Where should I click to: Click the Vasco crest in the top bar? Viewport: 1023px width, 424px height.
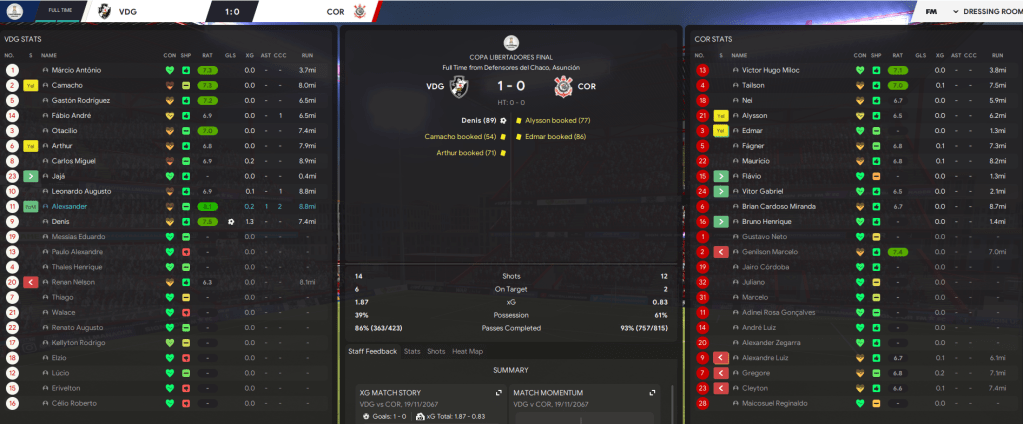(105, 11)
